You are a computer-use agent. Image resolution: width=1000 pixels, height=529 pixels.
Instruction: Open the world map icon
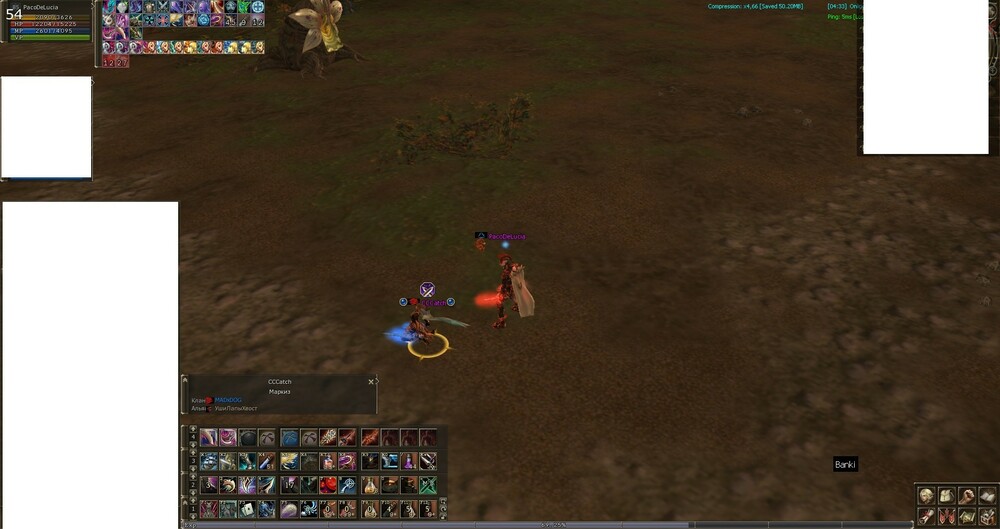(967, 516)
